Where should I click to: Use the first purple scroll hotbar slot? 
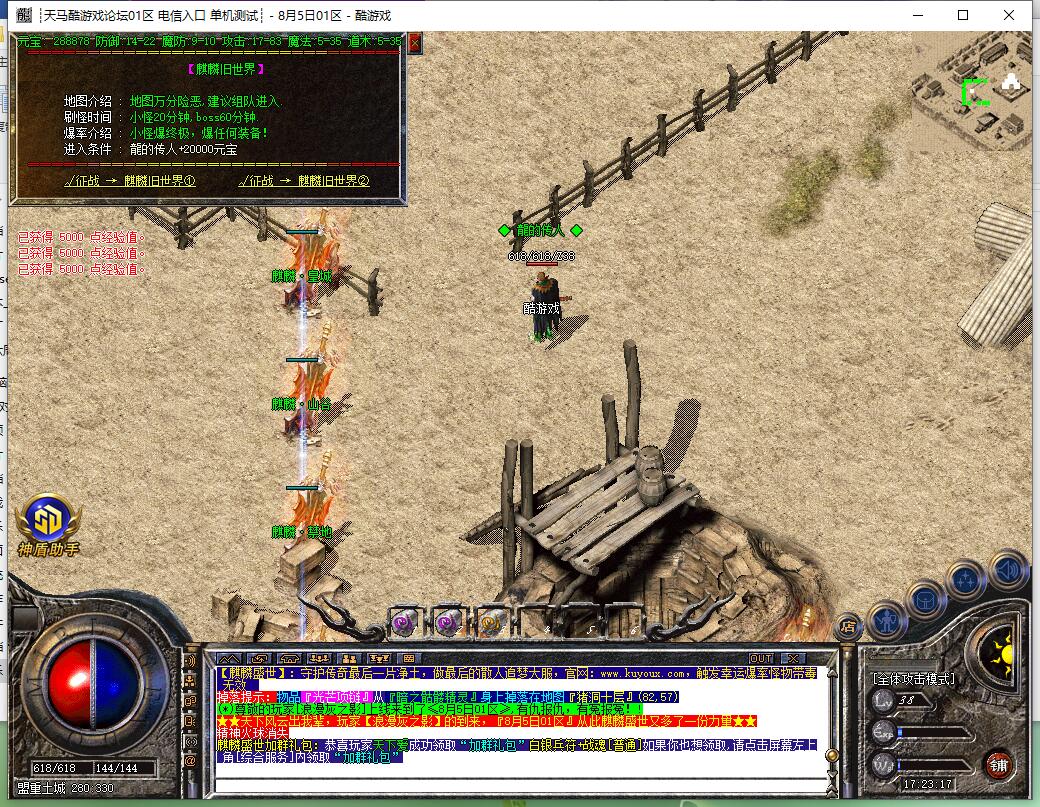coord(404,623)
